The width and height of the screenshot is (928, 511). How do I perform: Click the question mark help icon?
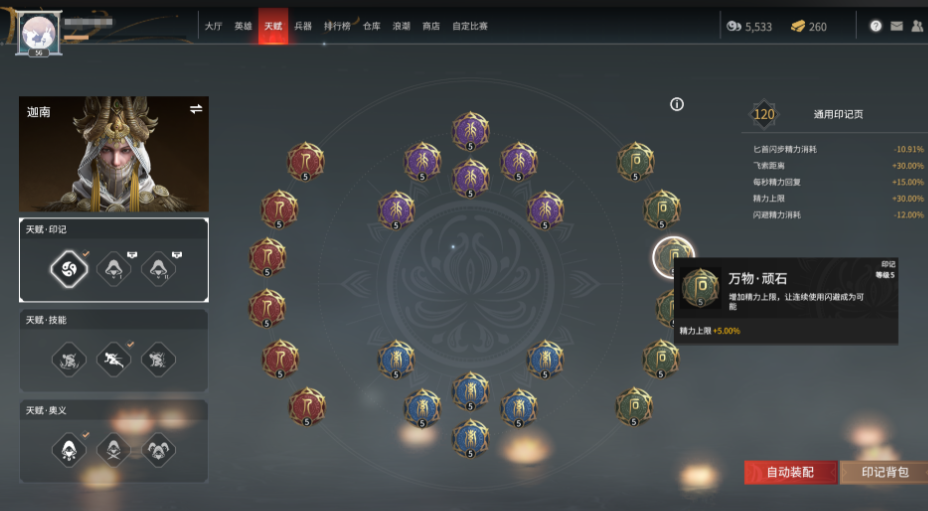click(876, 26)
